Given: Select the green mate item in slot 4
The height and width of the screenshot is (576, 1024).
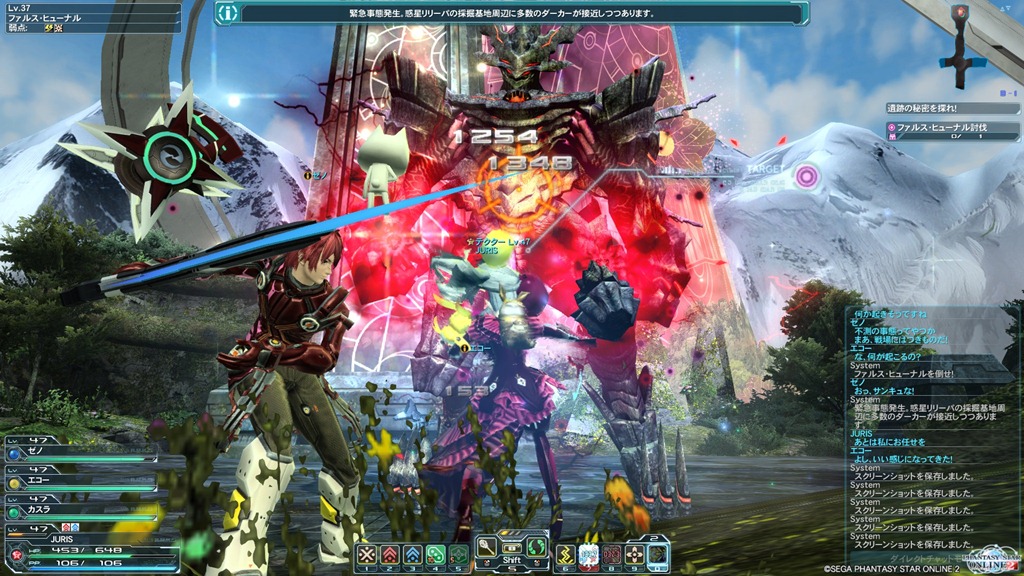Looking at the screenshot, I should pos(435,555).
